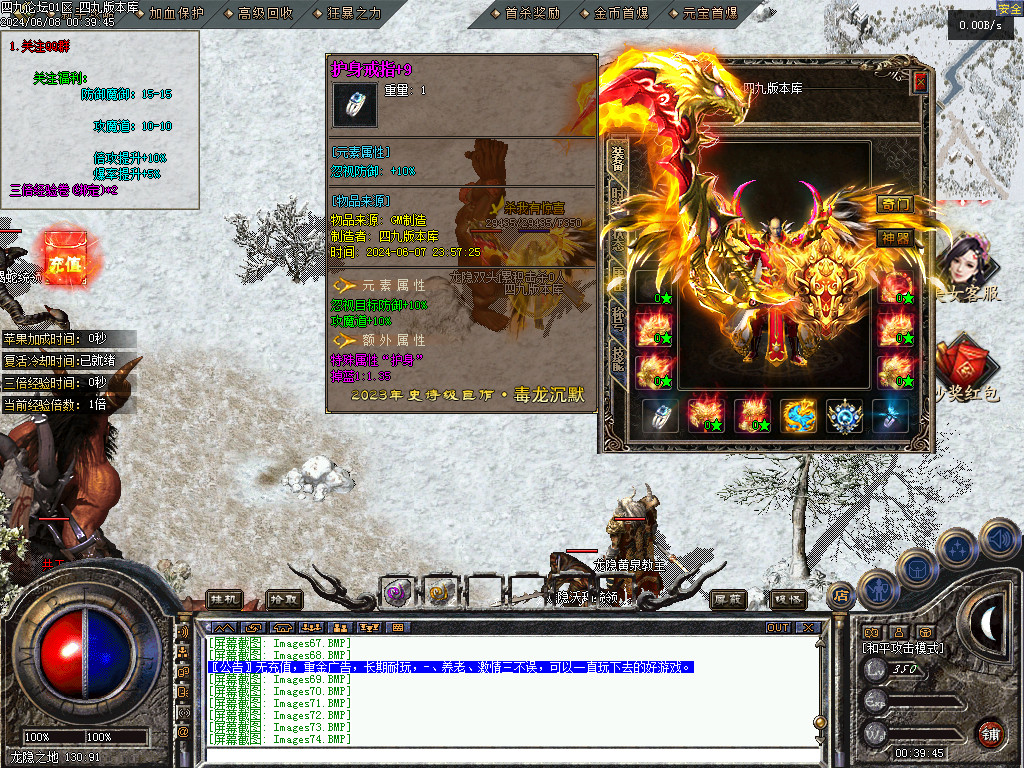Toggle the 挂机 auto-battle button
Screen dimensions: 1024x768
coord(225,599)
